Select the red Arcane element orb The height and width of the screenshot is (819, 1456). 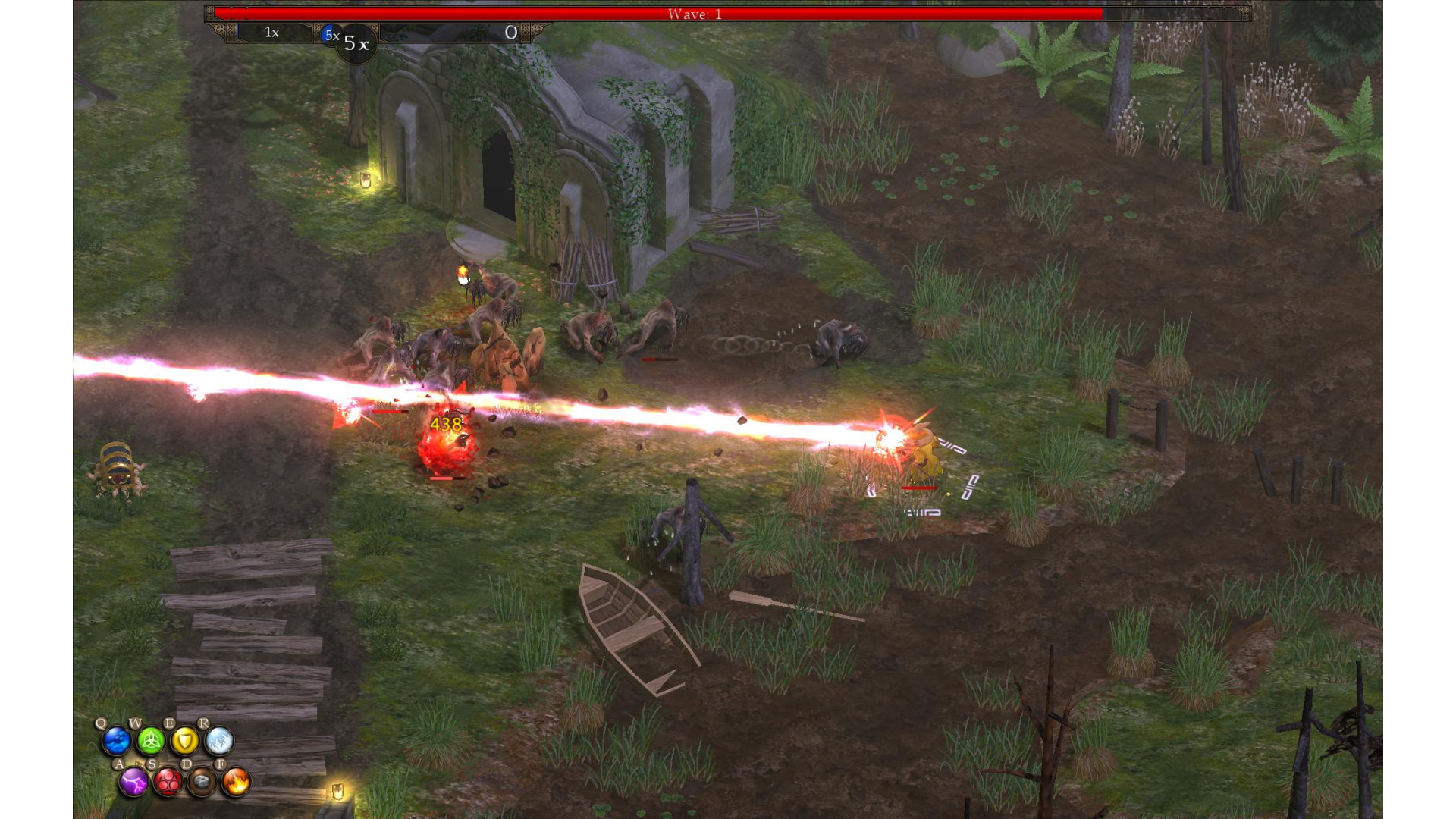168,782
